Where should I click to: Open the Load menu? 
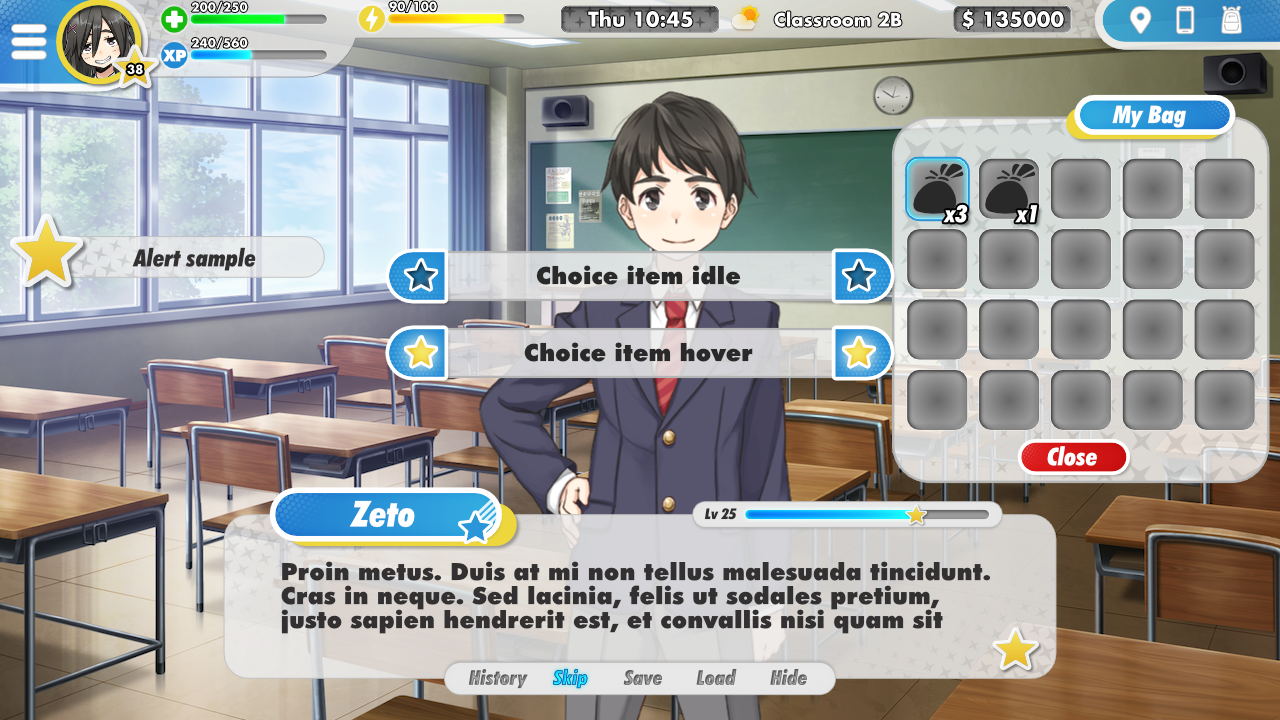(x=716, y=678)
